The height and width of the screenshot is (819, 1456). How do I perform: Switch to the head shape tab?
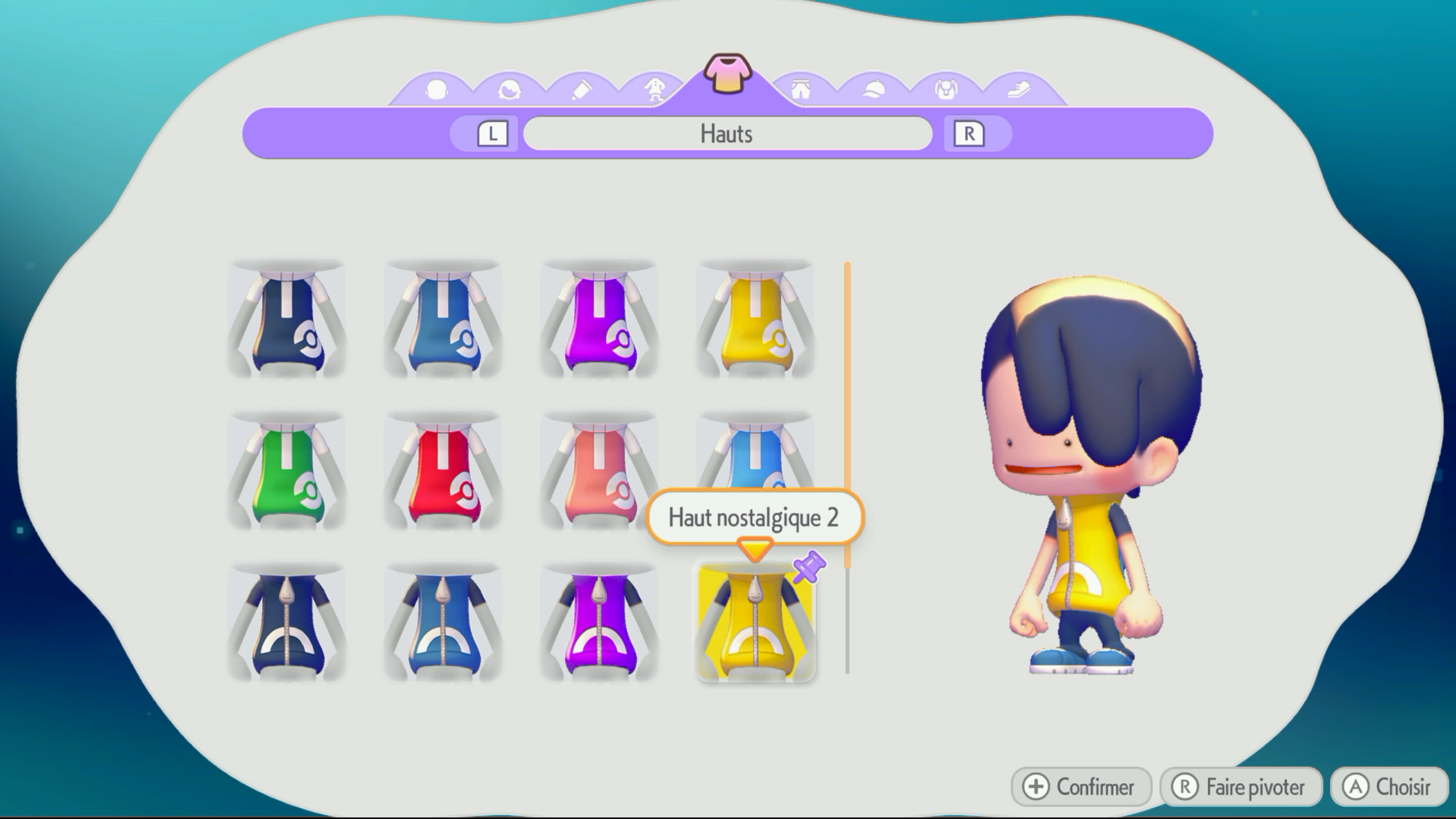coord(436,90)
